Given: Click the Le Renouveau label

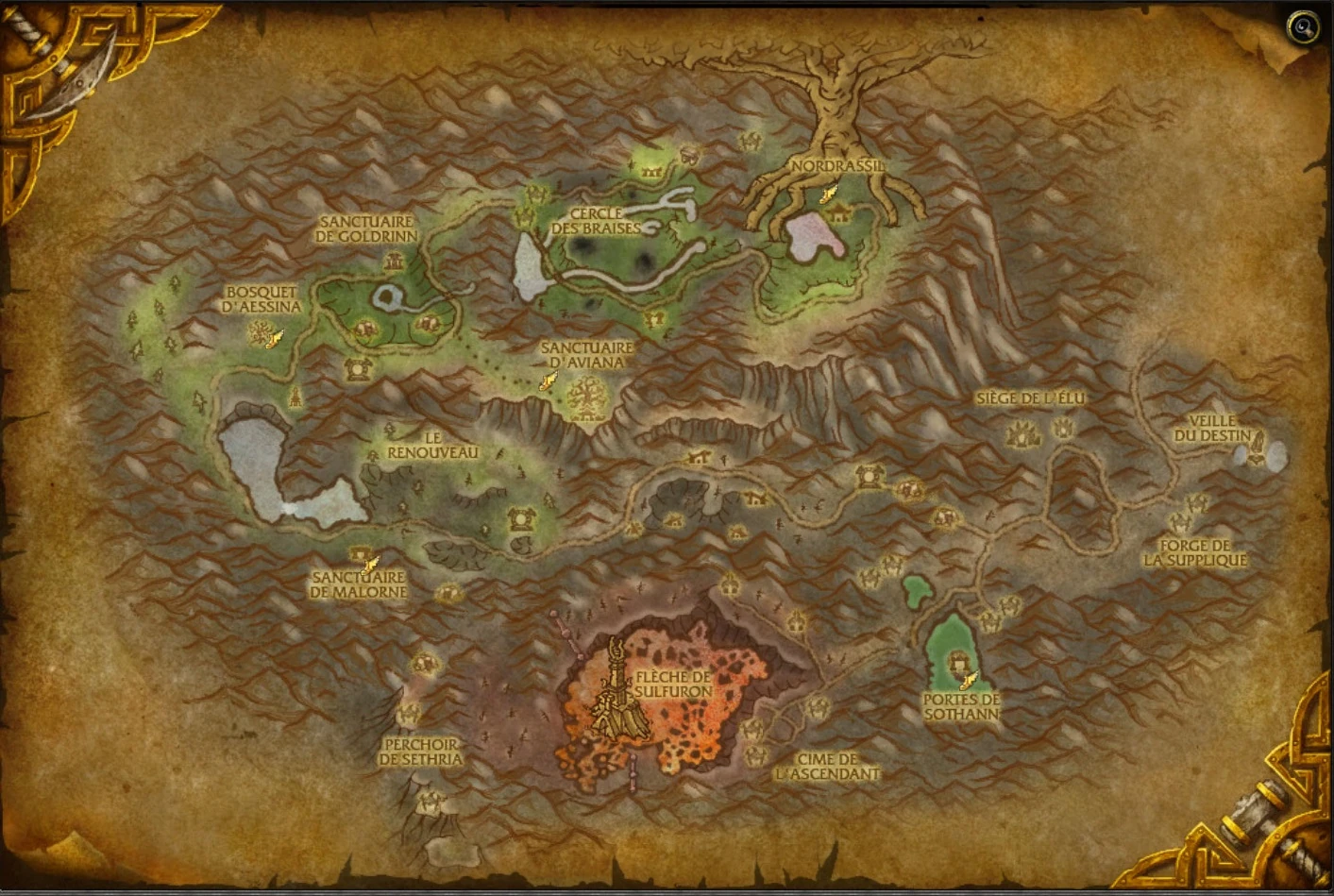Looking at the screenshot, I should (433, 445).
